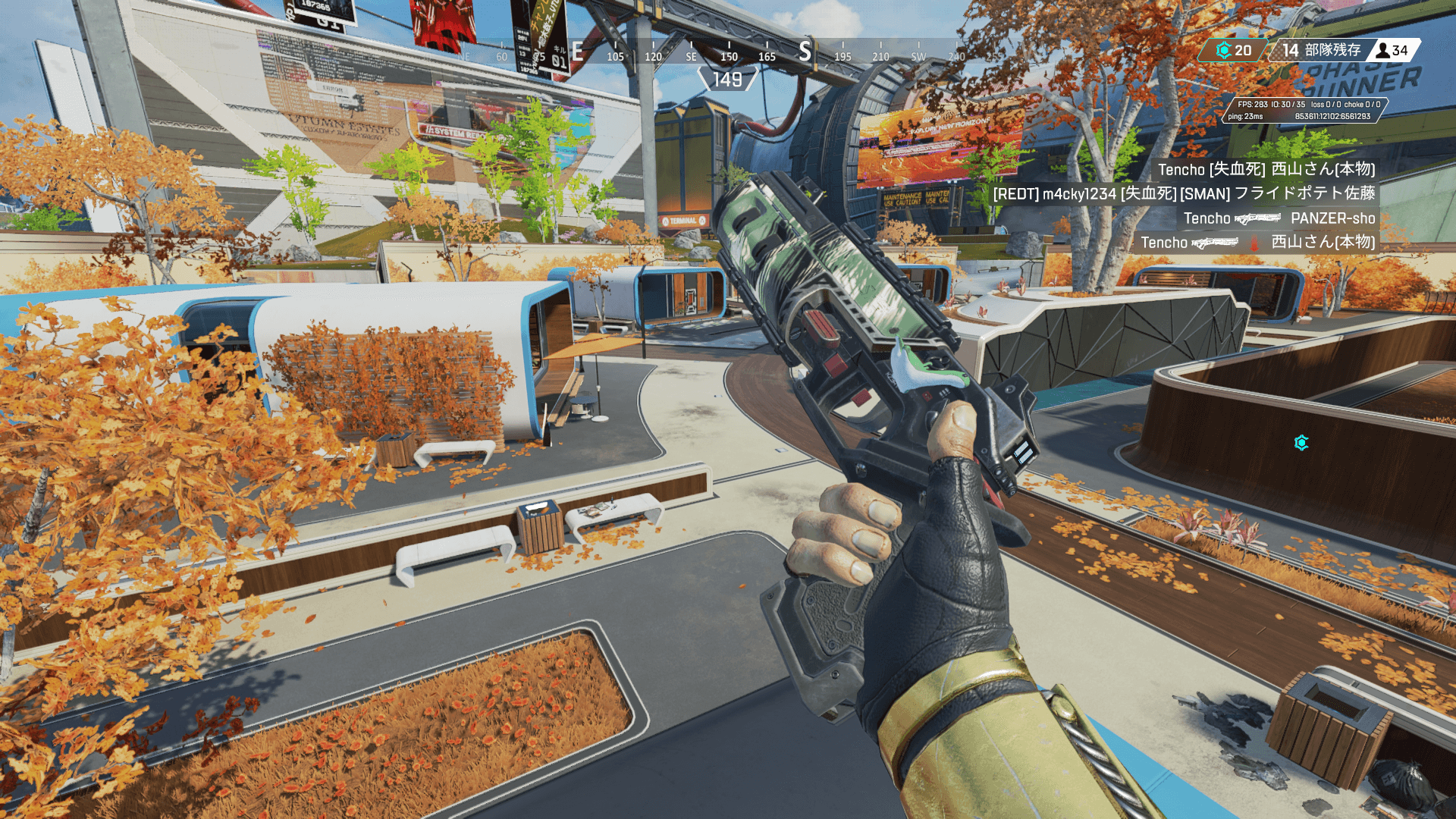Click the top kill feed entry for 西山さん(本物)
Image resolution: width=1456 pixels, height=819 pixels.
click(1266, 169)
